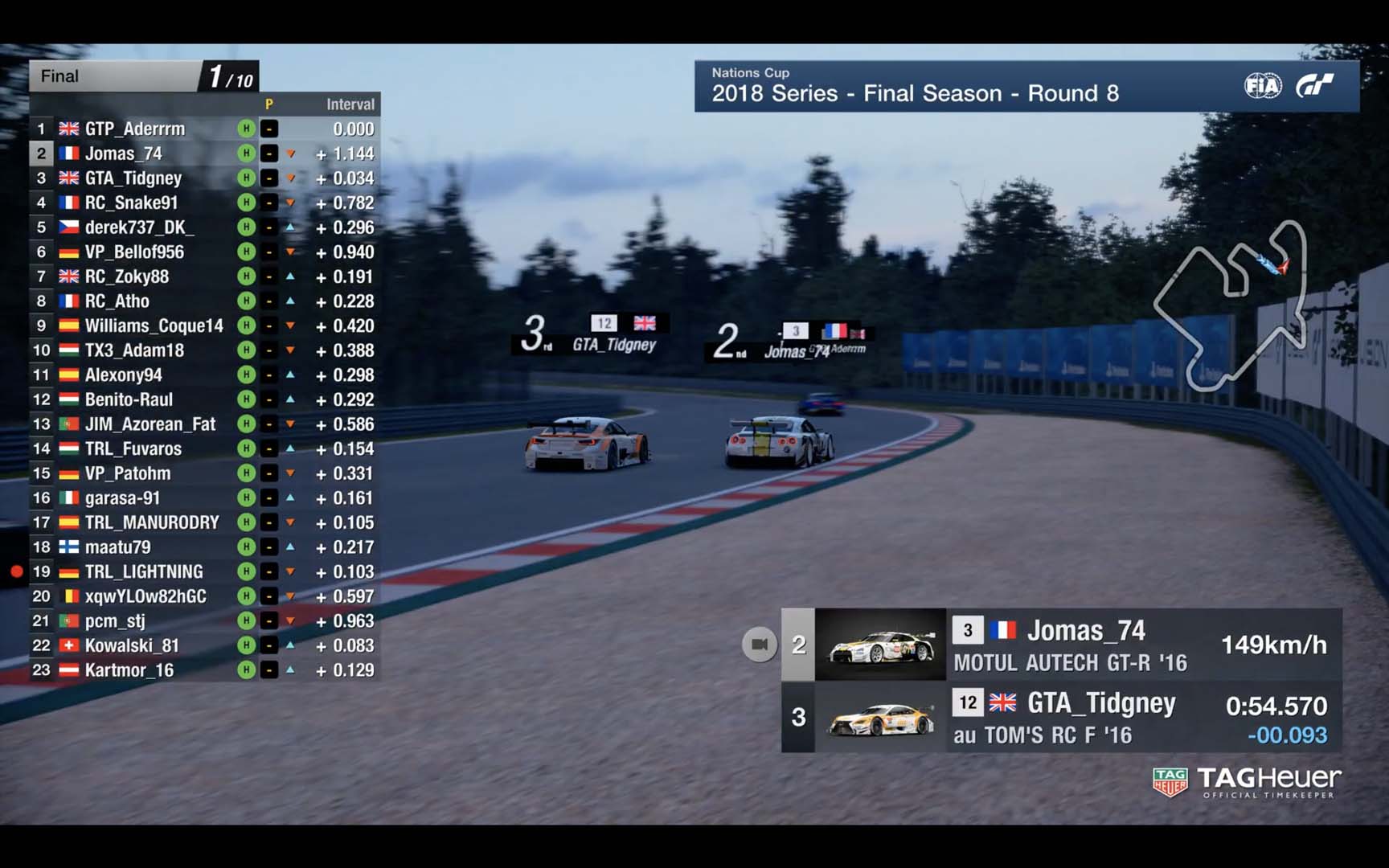Click the Final lap counter header
Viewport: 1389px width, 868px height.
coord(145,76)
